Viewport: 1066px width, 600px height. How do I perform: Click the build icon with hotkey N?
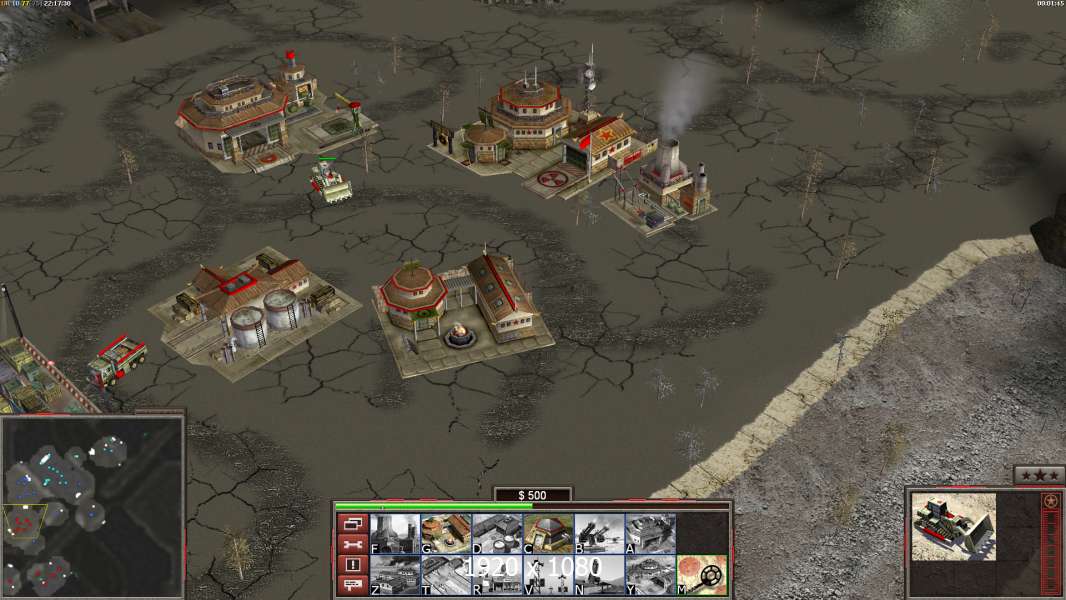pyautogui.click(x=599, y=574)
